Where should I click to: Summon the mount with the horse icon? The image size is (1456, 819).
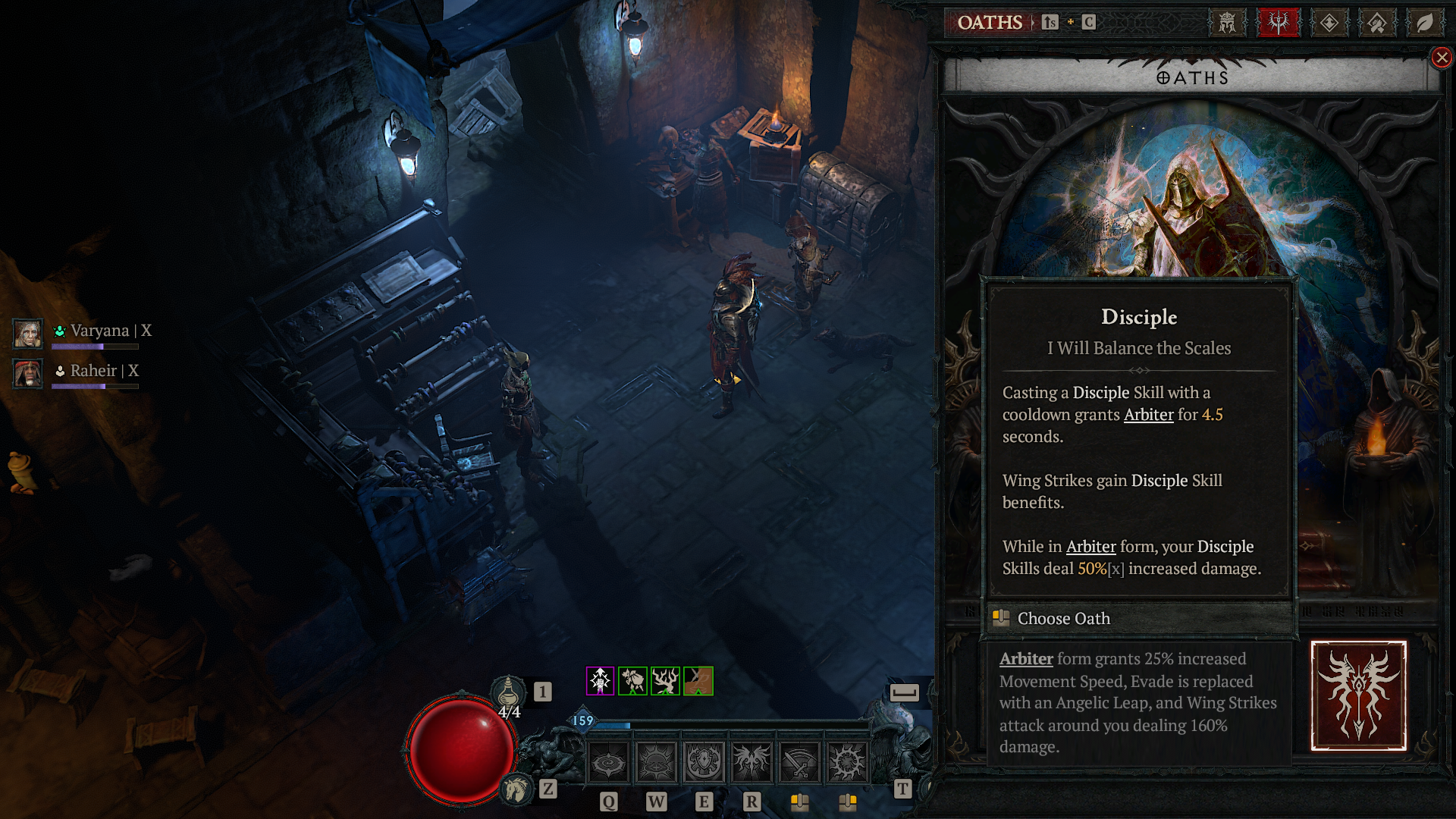516,789
